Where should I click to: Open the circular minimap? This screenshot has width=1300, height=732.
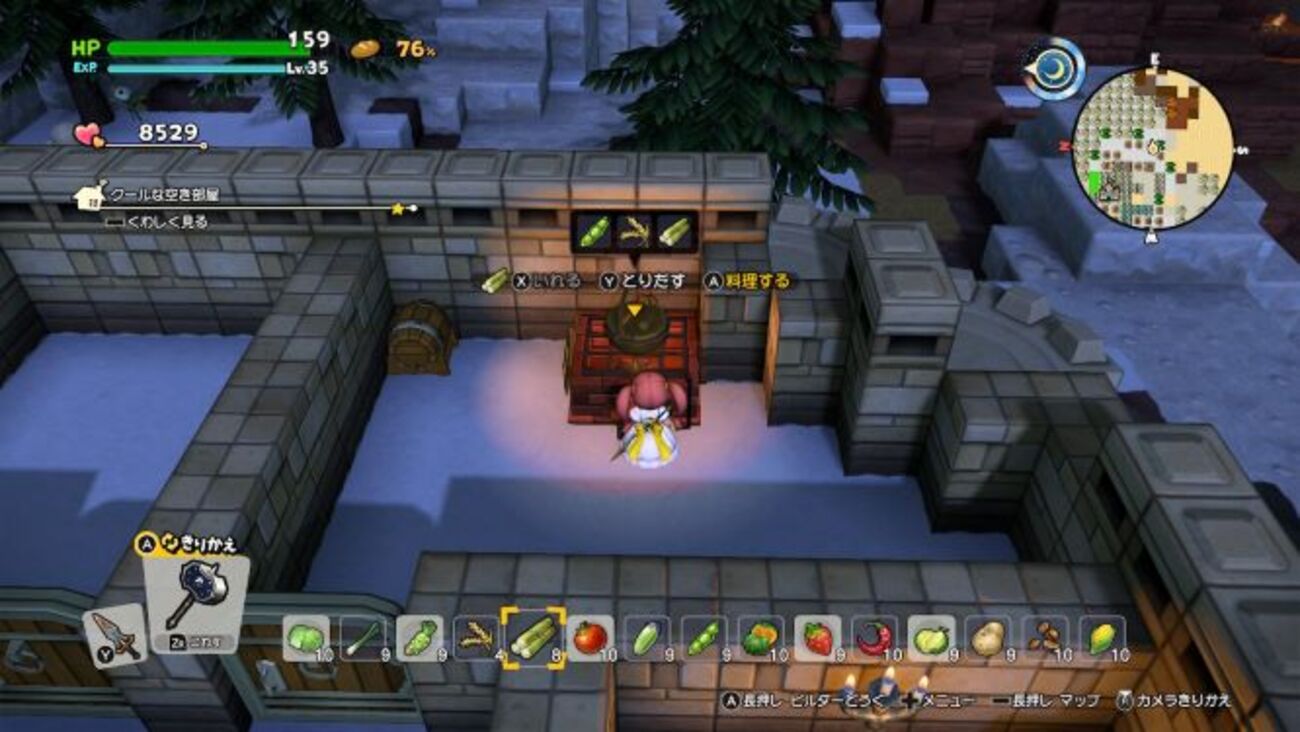coord(1152,148)
